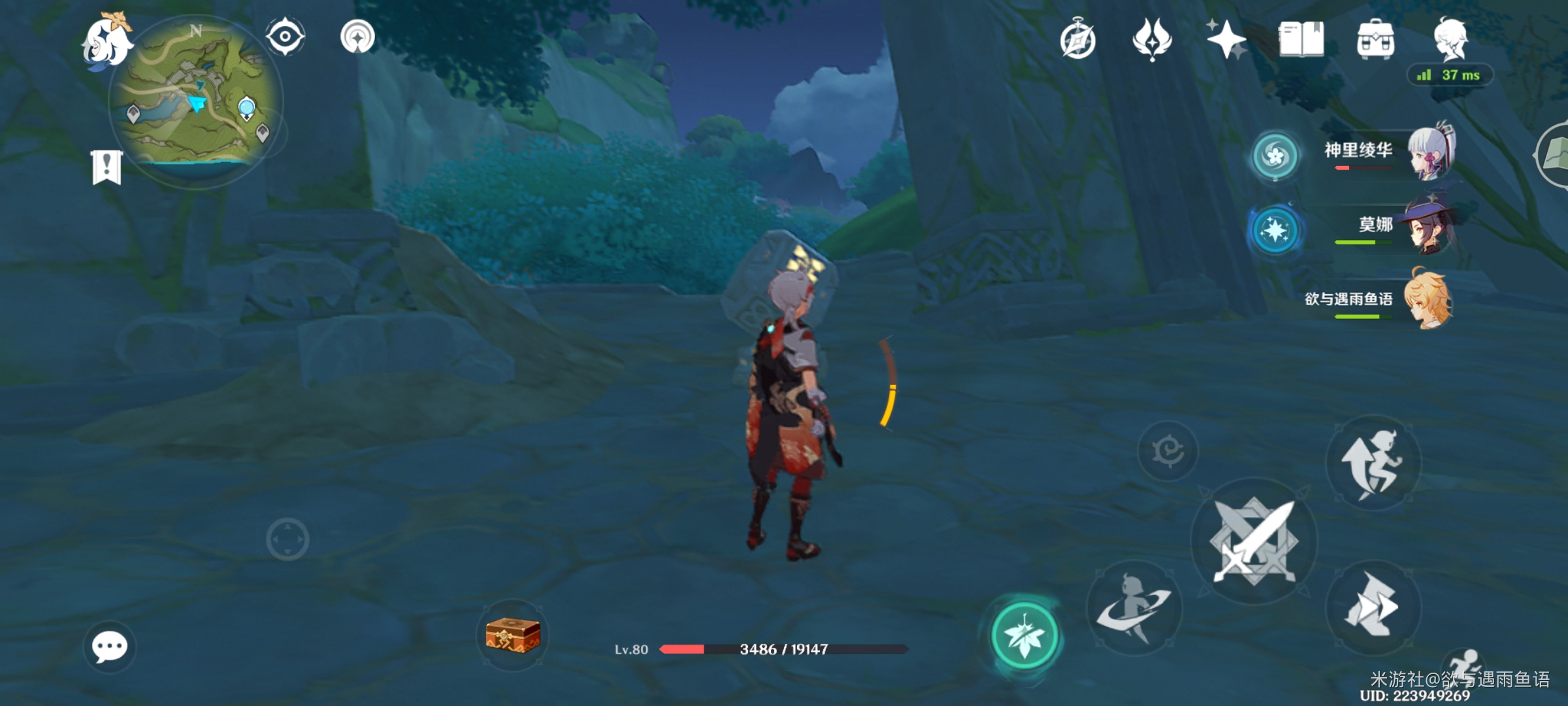
Task: Open the open-book archive icon
Action: coord(1301,40)
